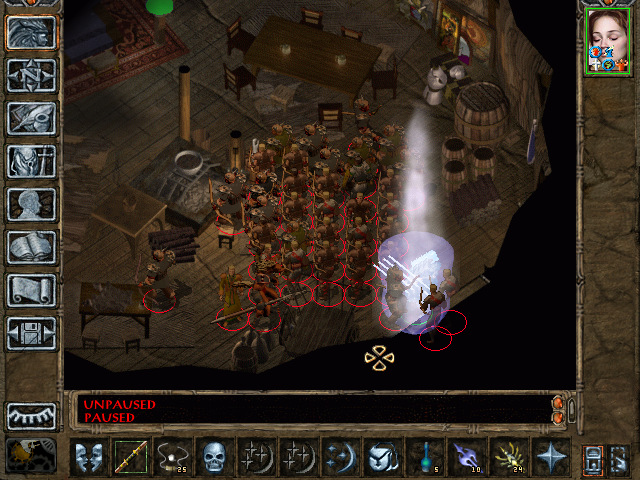Open the journal with the quill button
Image resolution: width=640 pixels, height=480 pixels.
(x=31, y=118)
